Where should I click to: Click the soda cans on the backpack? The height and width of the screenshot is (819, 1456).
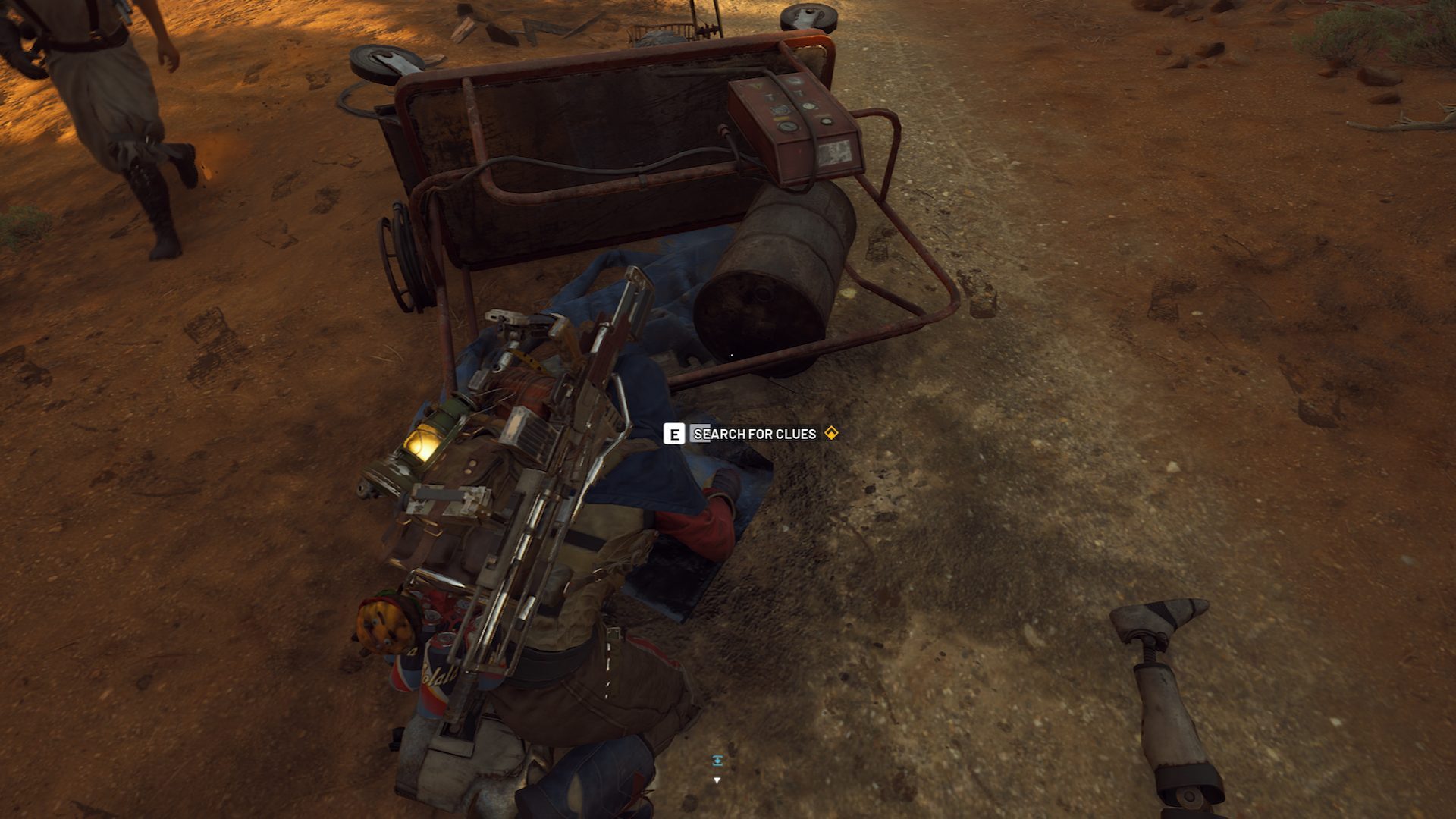[436, 675]
